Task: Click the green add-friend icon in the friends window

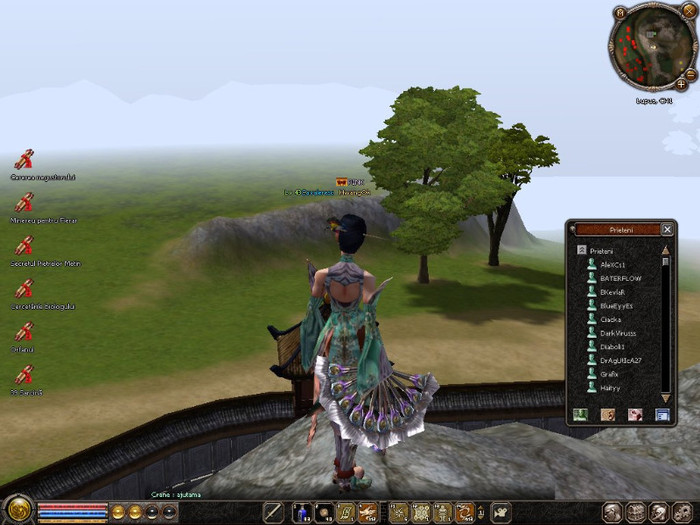Action: coord(580,414)
